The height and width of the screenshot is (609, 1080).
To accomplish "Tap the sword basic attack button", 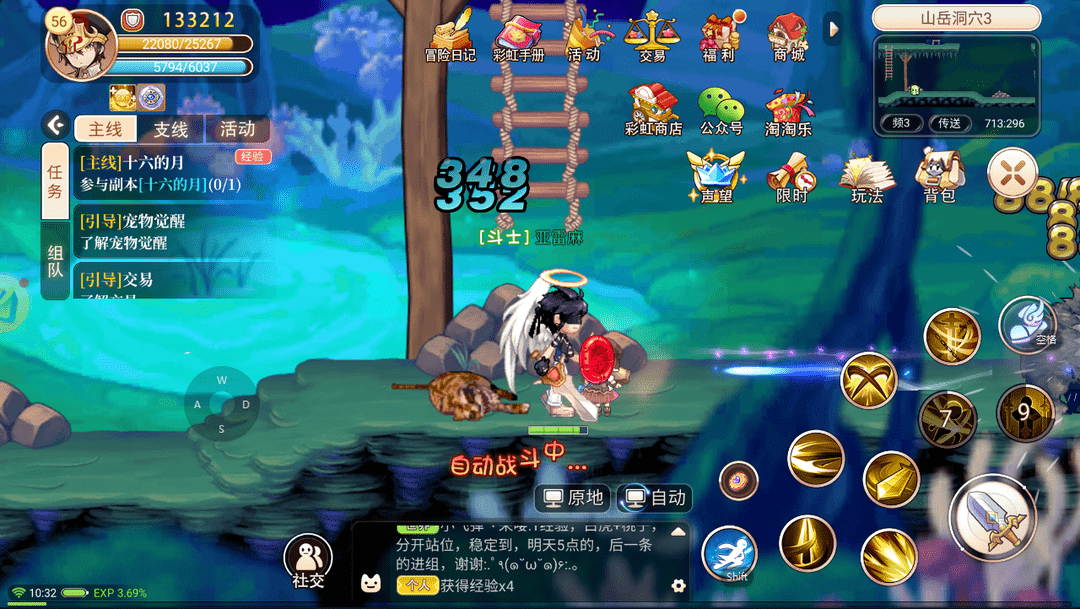I will pos(992,517).
